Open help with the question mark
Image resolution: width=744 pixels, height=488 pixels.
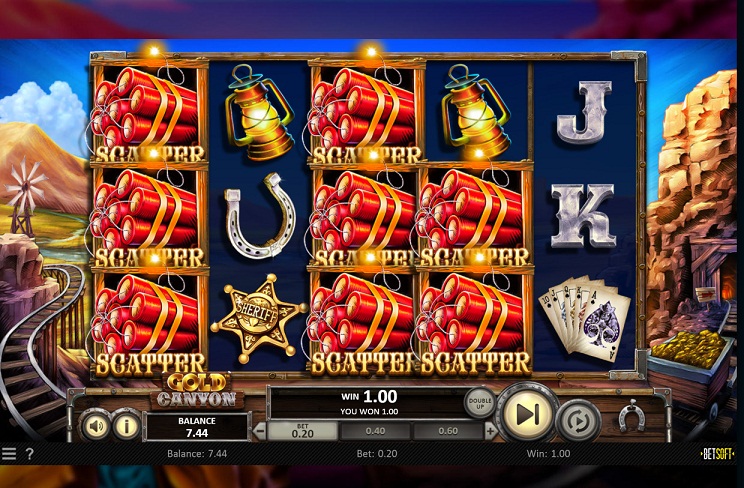click(x=29, y=454)
